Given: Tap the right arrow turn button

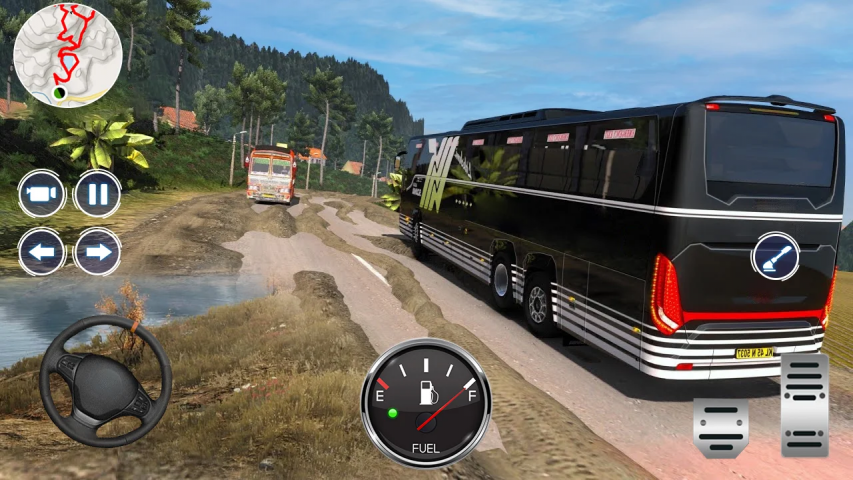Looking at the screenshot, I should coord(98,251).
